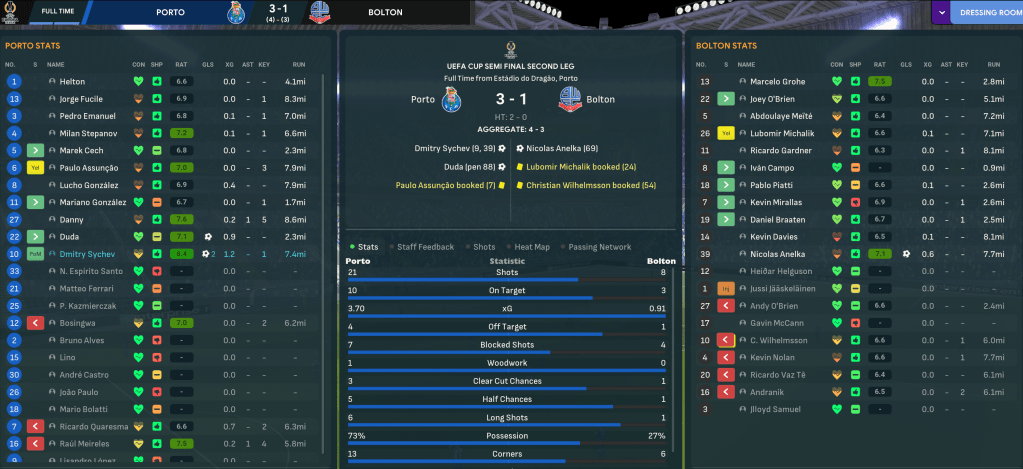Show the Shots tab
This screenshot has width=1023, height=469.
point(484,247)
